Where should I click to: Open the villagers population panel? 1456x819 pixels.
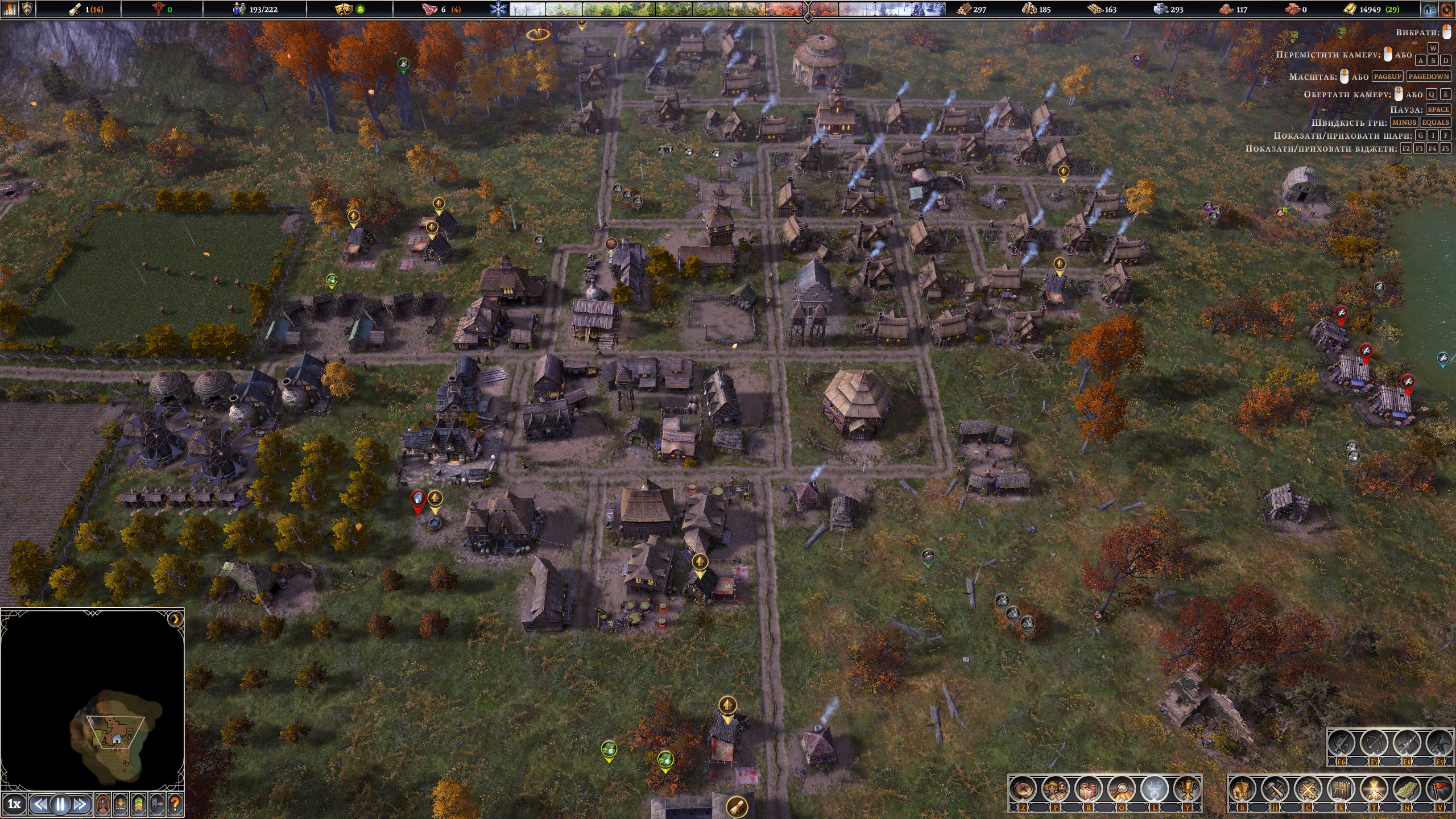coord(1056,789)
